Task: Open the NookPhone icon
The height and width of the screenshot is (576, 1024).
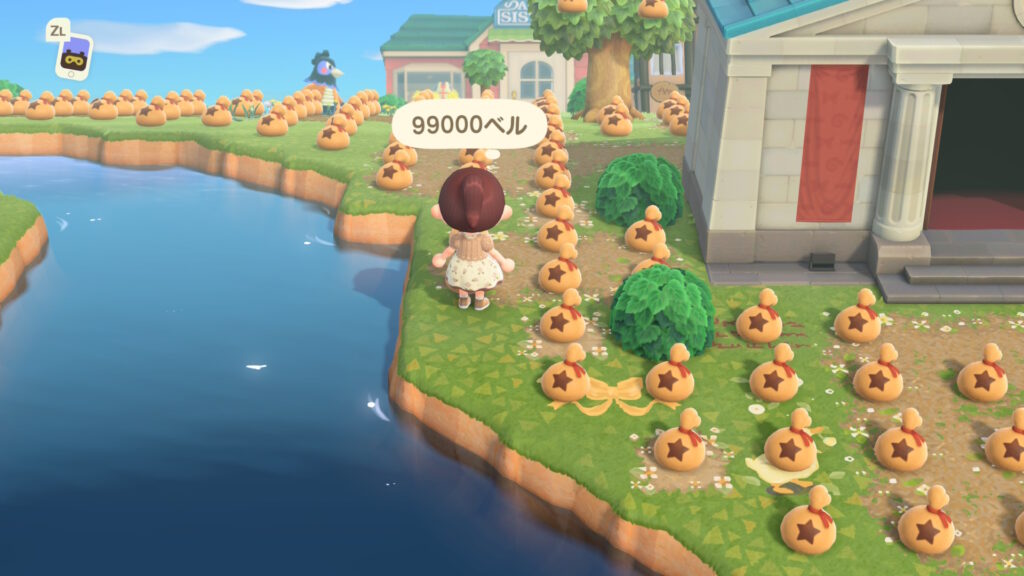Action: coord(74,54)
